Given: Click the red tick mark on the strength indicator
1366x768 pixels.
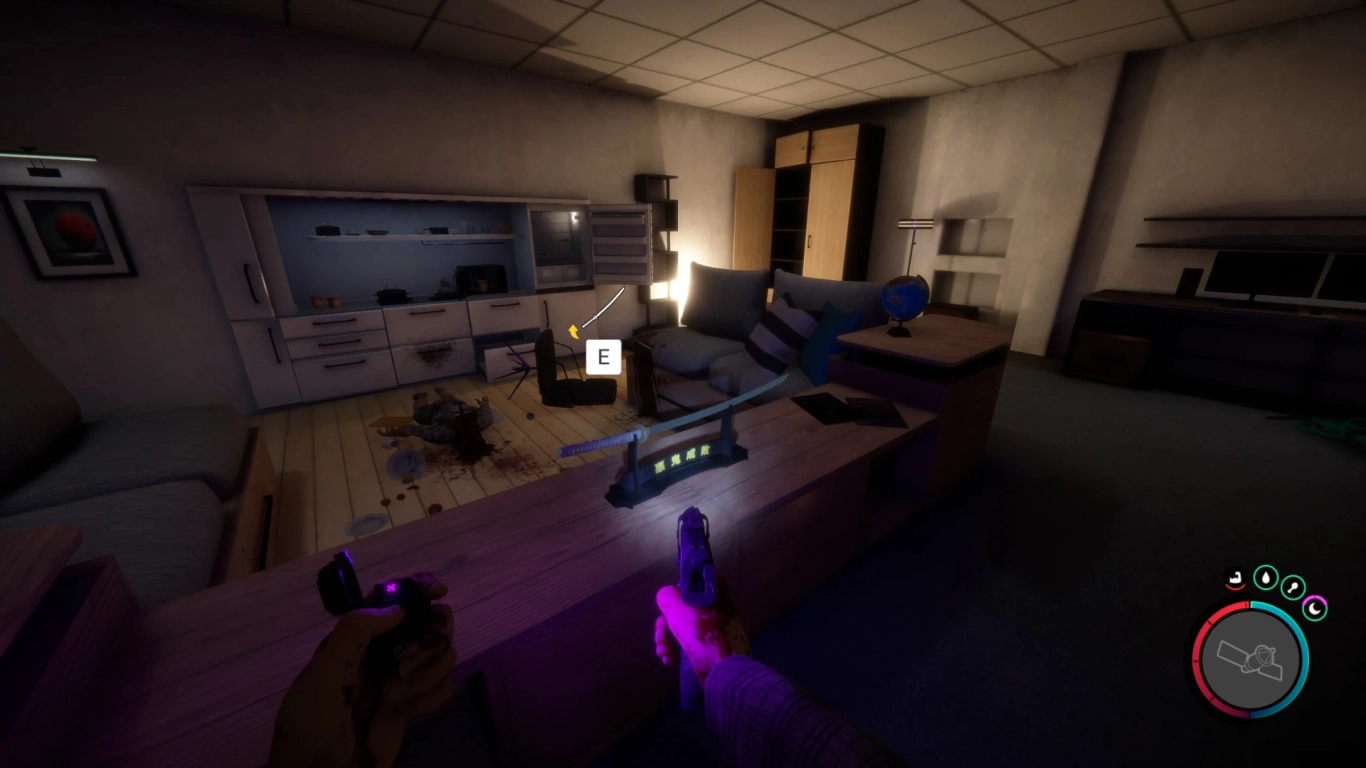Looking at the screenshot, I should pyautogui.click(x=1235, y=587).
